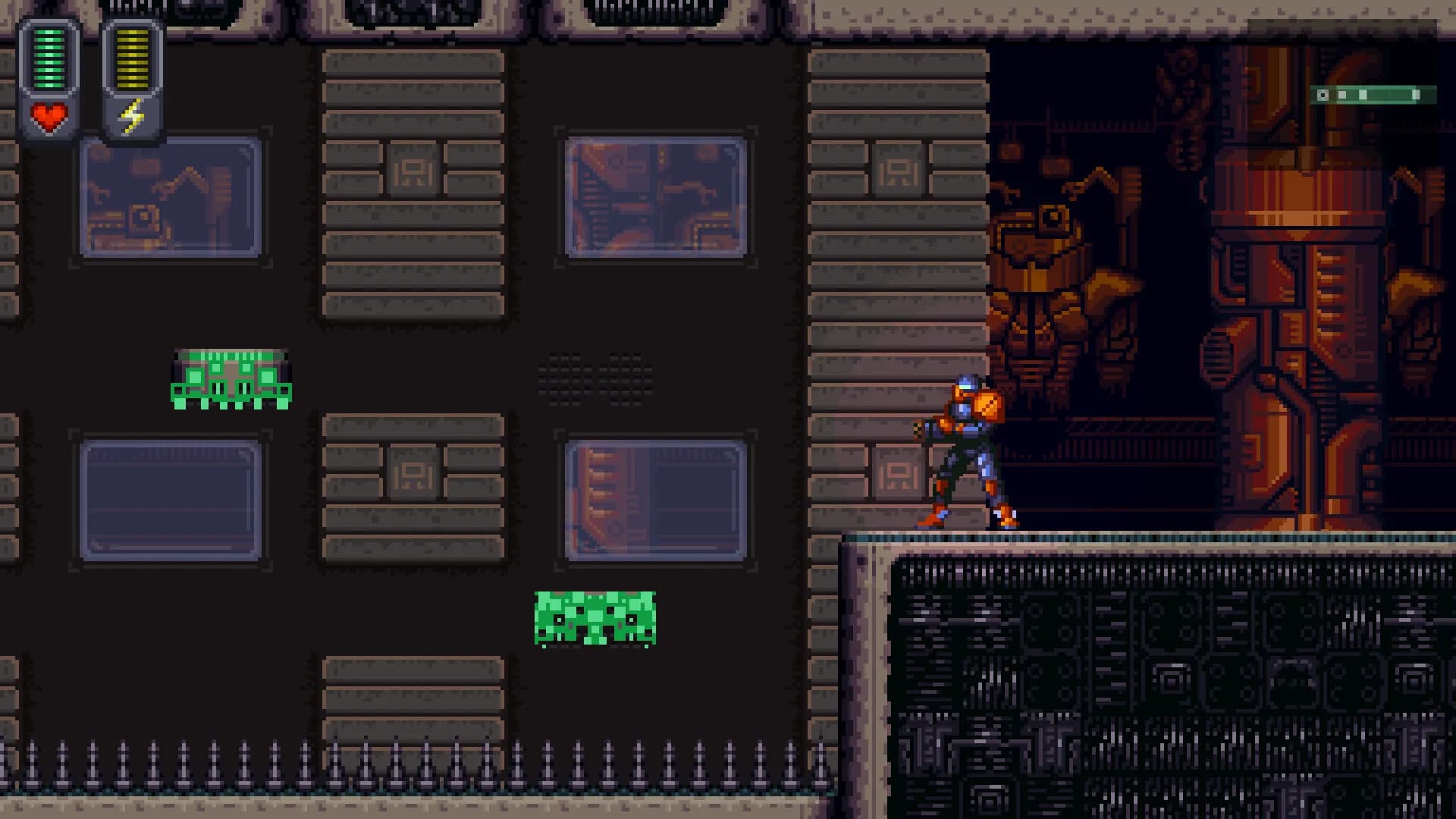Toggle the rightmost minimap square indicator
This screenshot has height=819, width=1456.
[1416, 95]
